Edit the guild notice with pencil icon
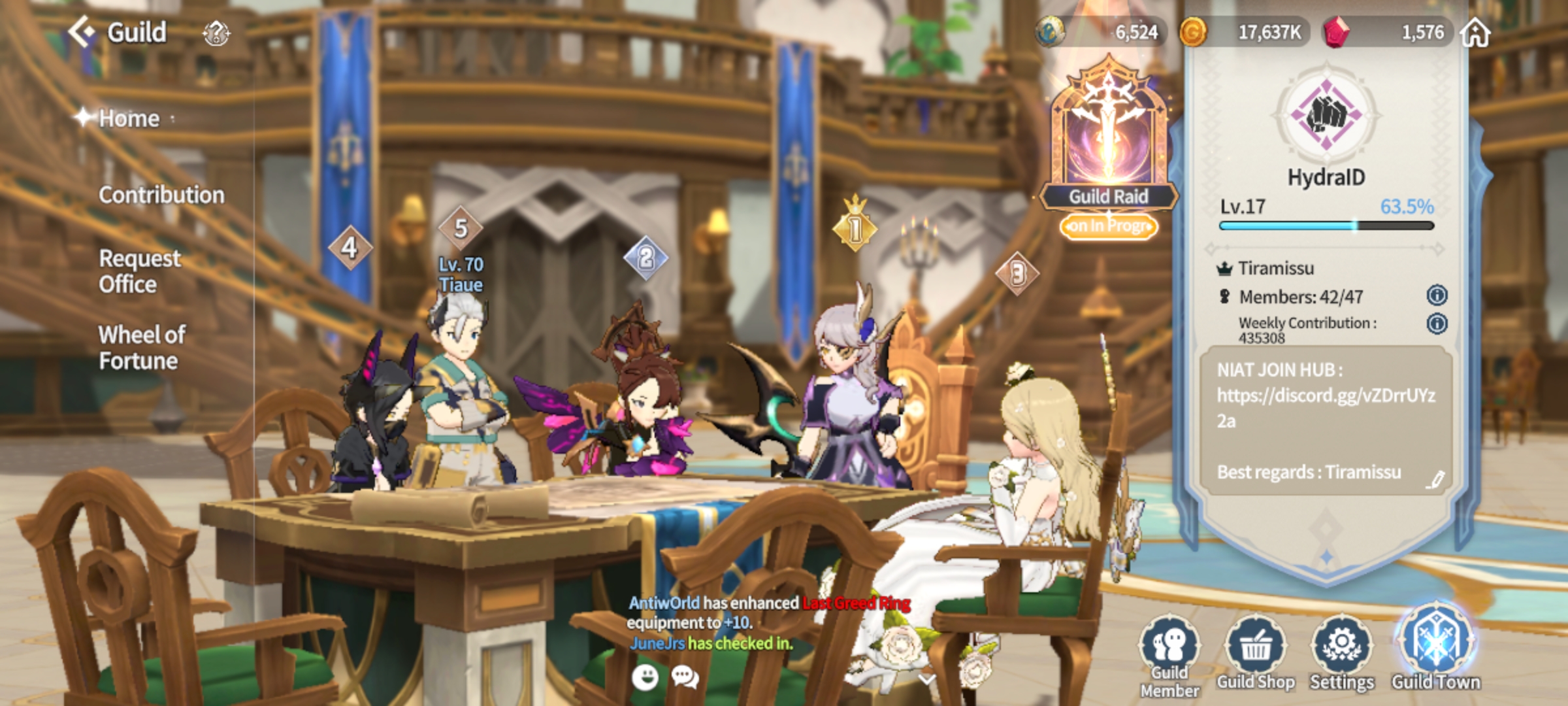 1435,480
